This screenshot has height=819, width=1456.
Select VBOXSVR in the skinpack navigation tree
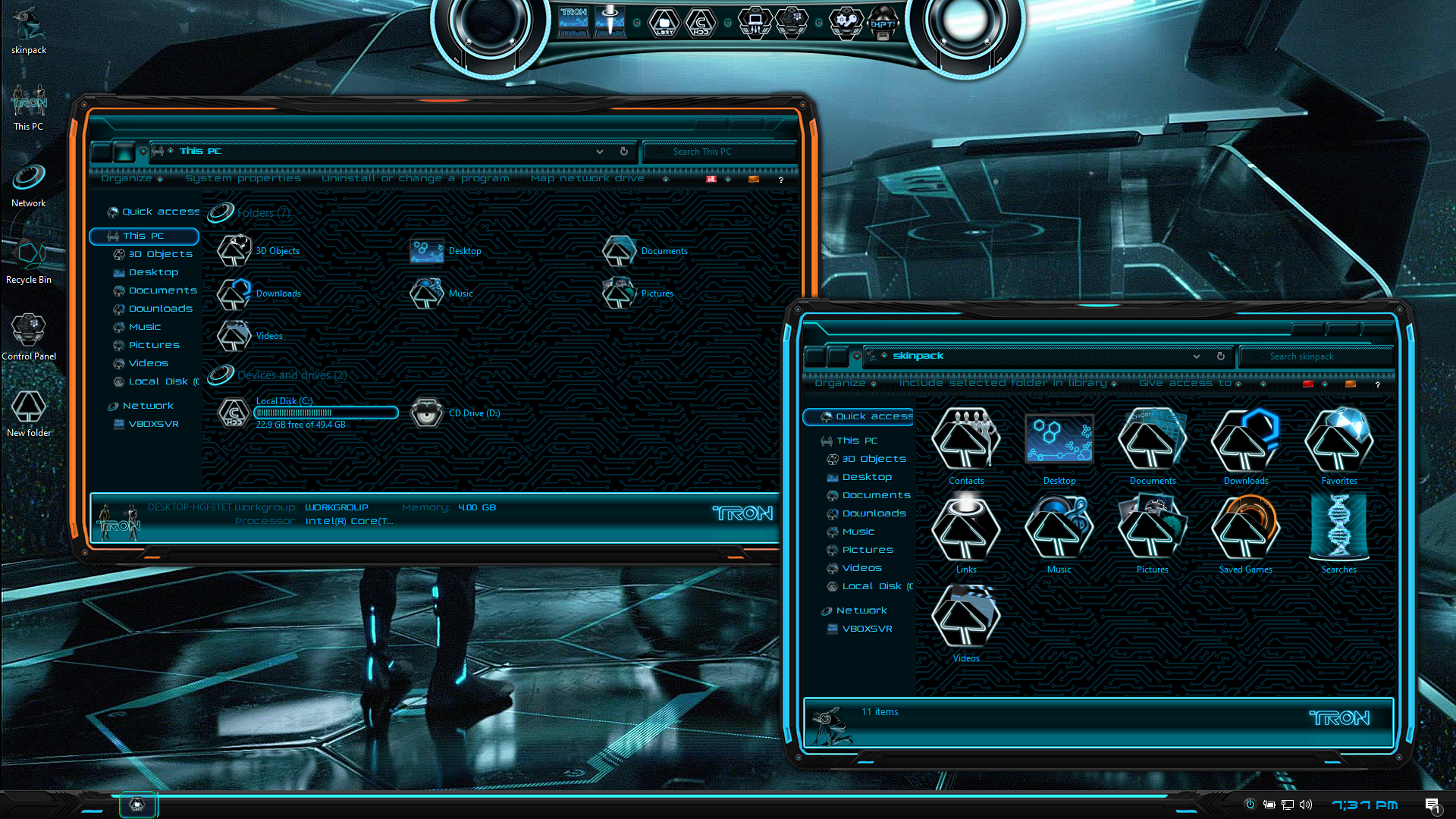click(x=867, y=629)
